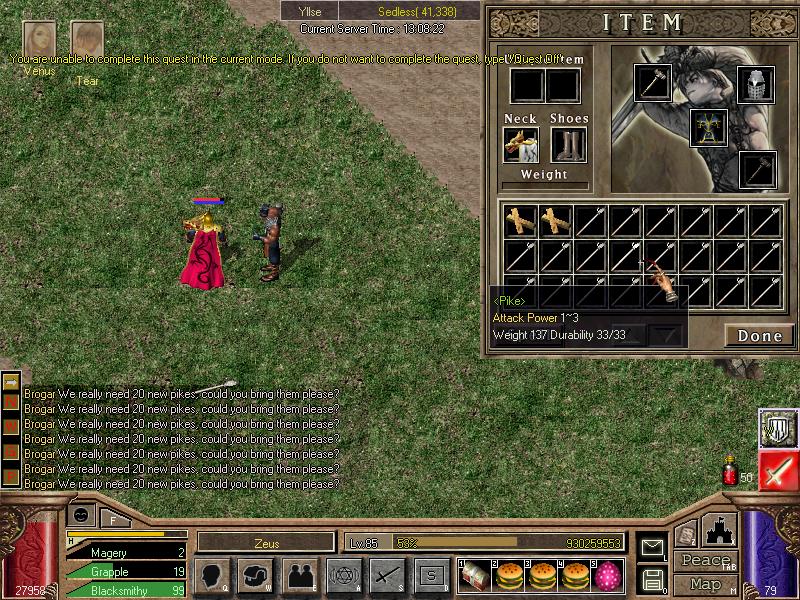This screenshot has height=600, width=800.
Task: Open the head silhouette character button
Action: tap(211, 575)
